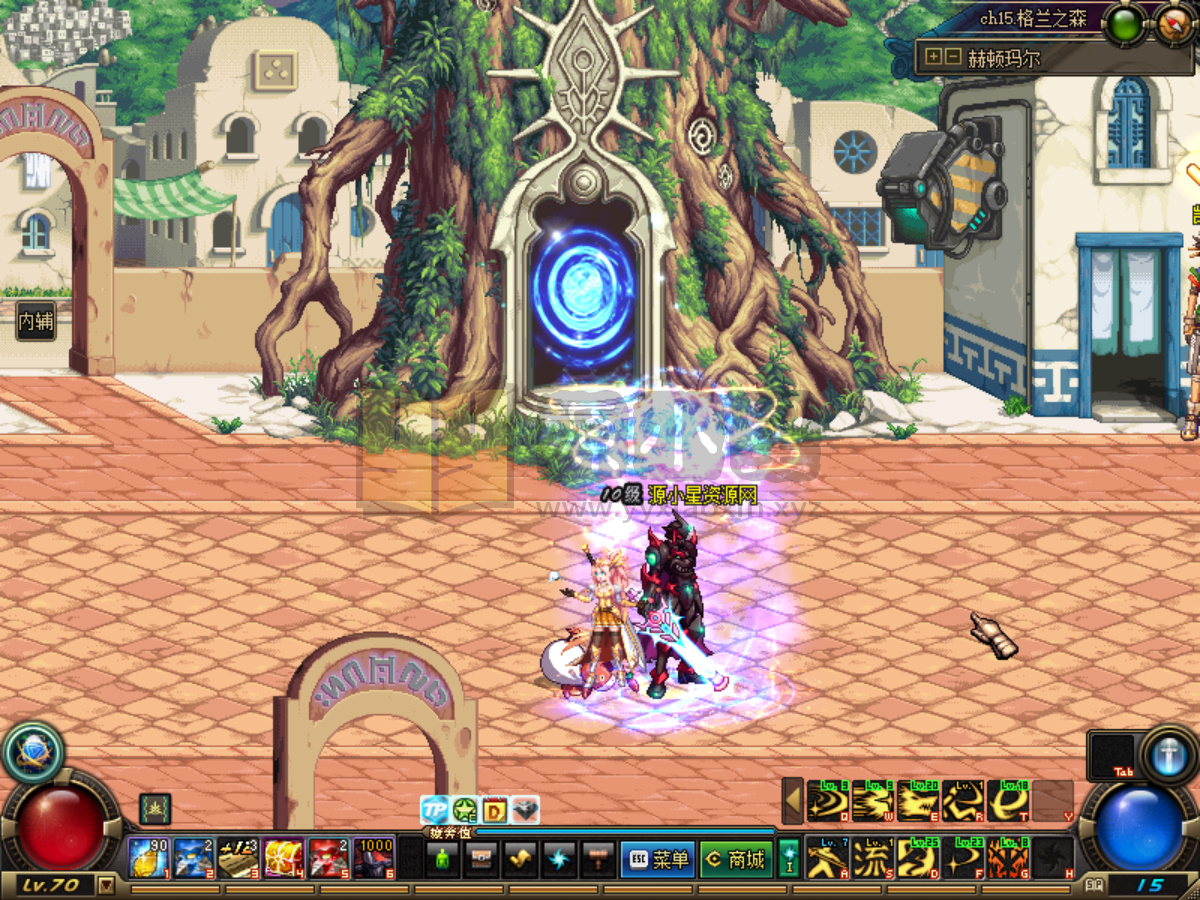Click the scroll icon in the toolbar

(x=520, y=859)
